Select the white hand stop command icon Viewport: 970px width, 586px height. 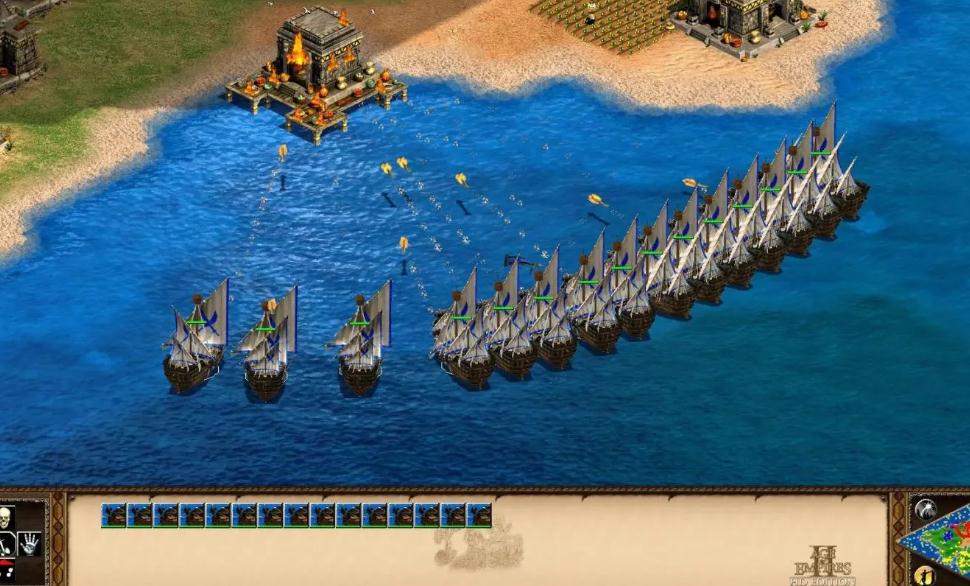pos(29,545)
